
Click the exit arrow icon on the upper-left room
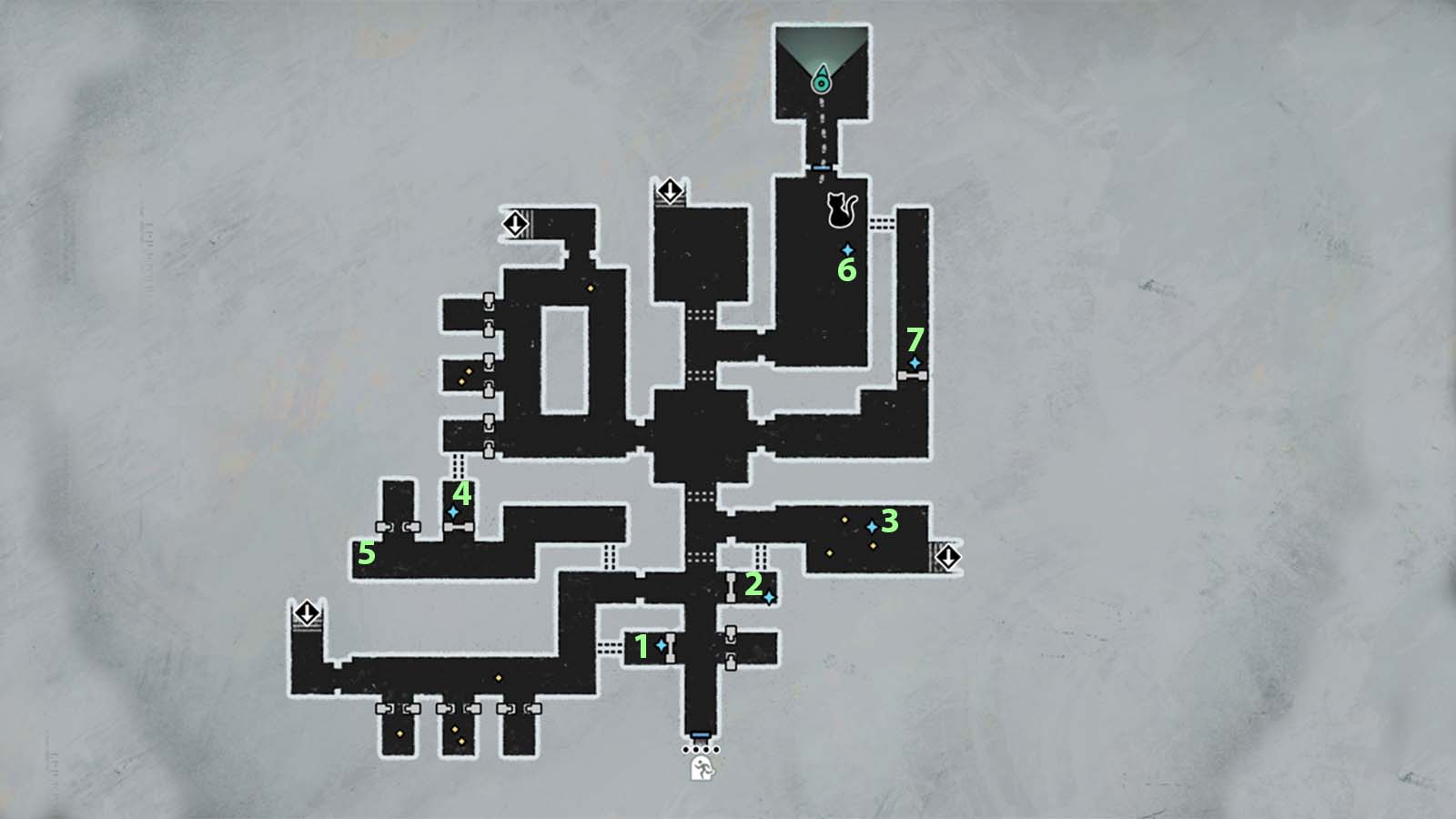pyautogui.click(x=516, y=223)
